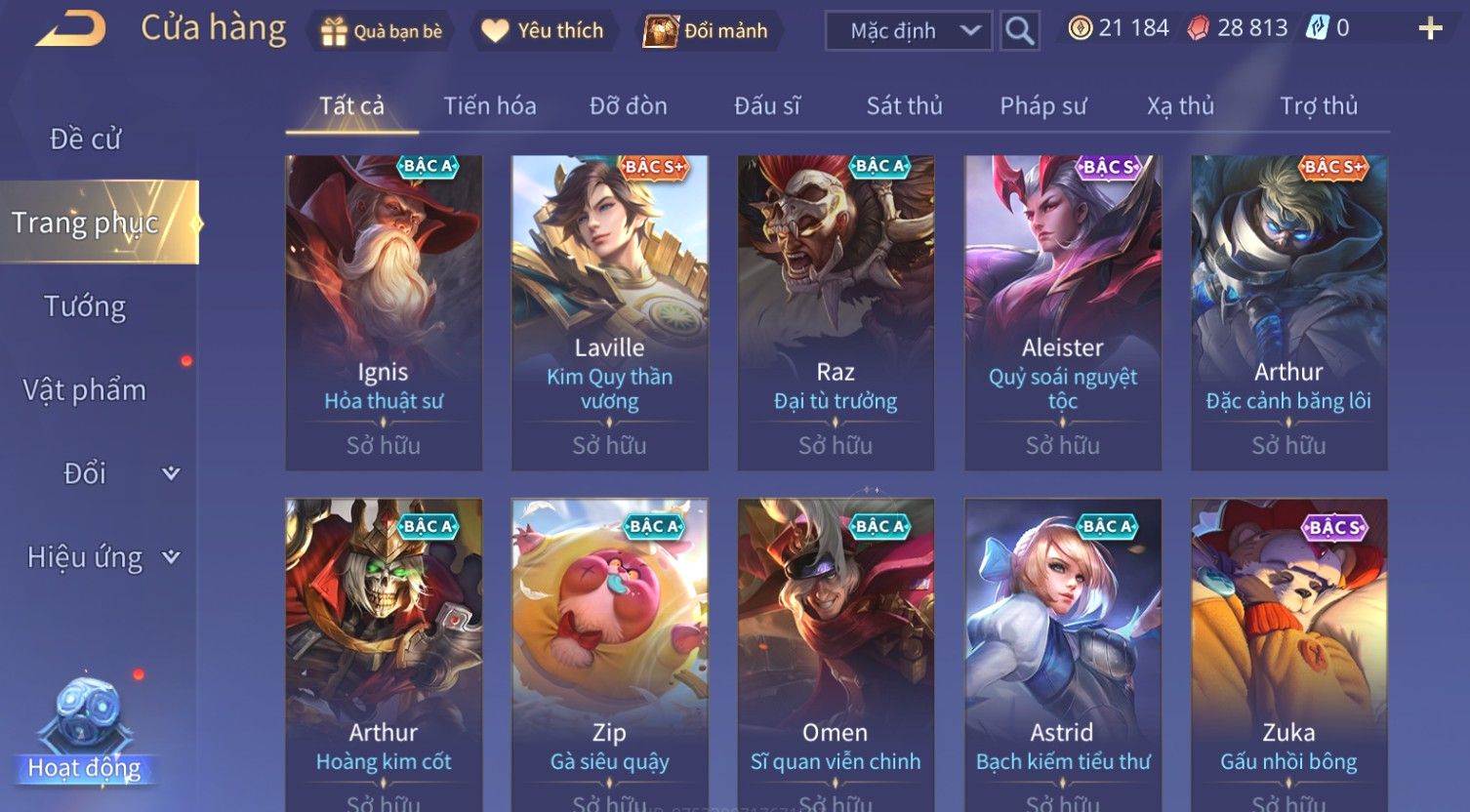Click the magnifying glass search button

[1019, 31]
